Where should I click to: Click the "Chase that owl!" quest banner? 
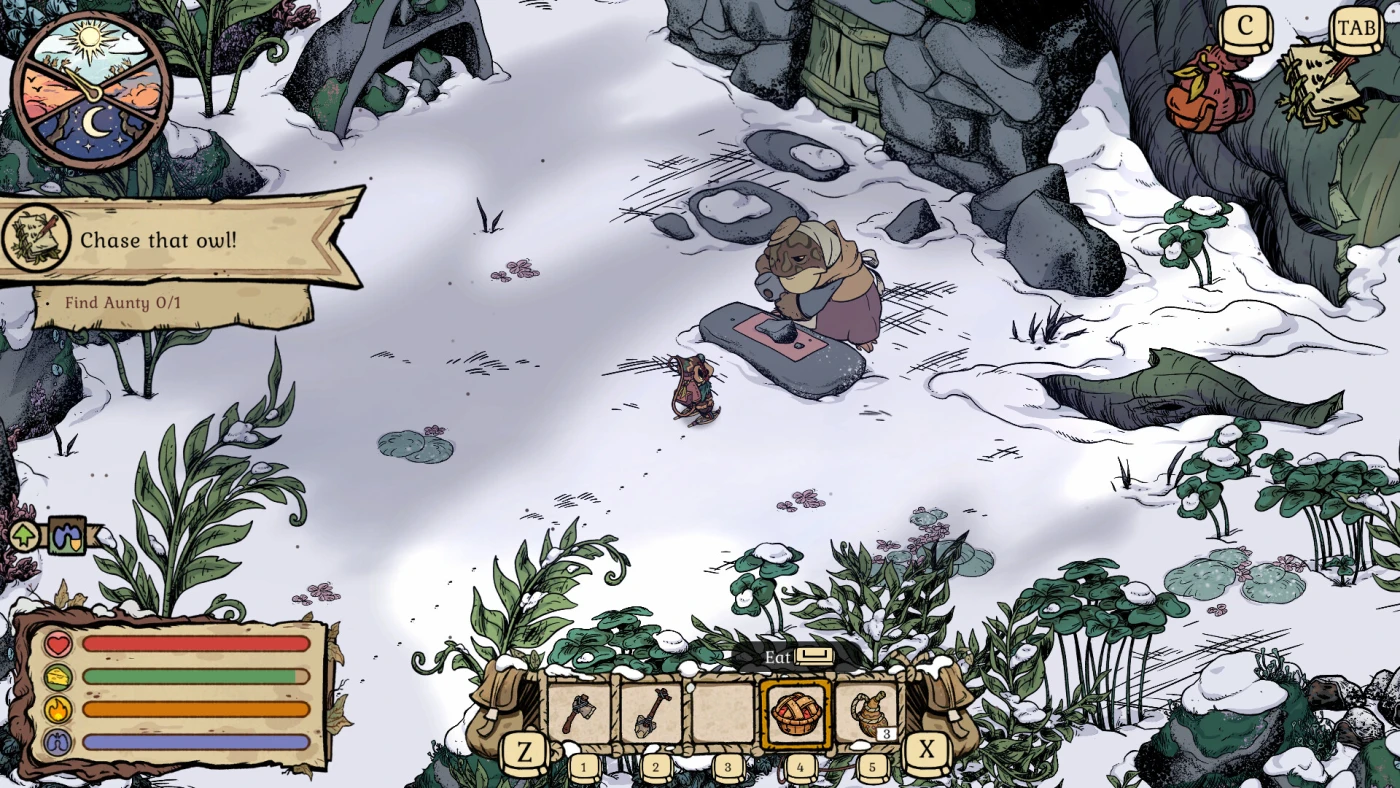tap(180, 240)
